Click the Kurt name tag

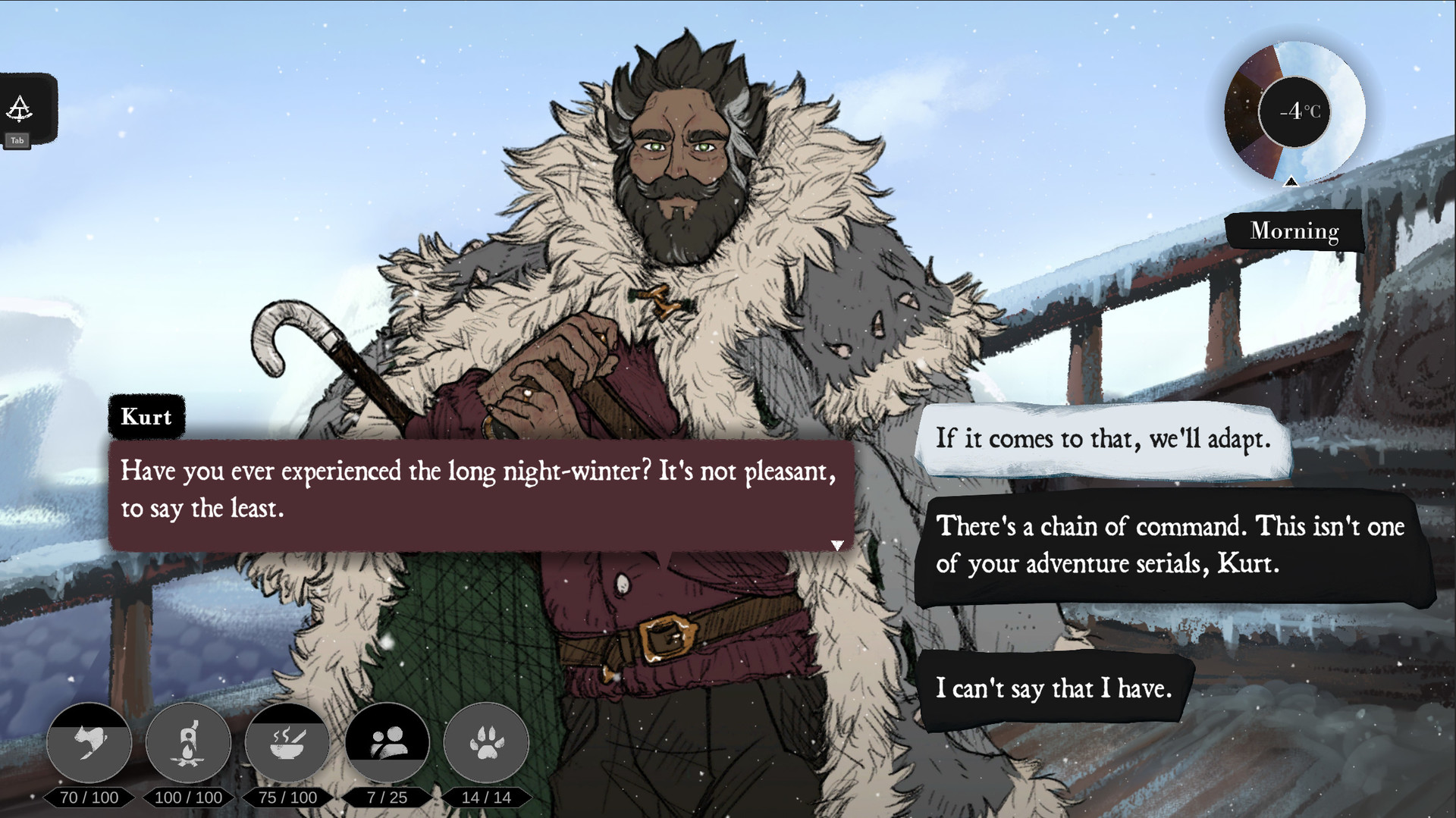tap(147, 417)
